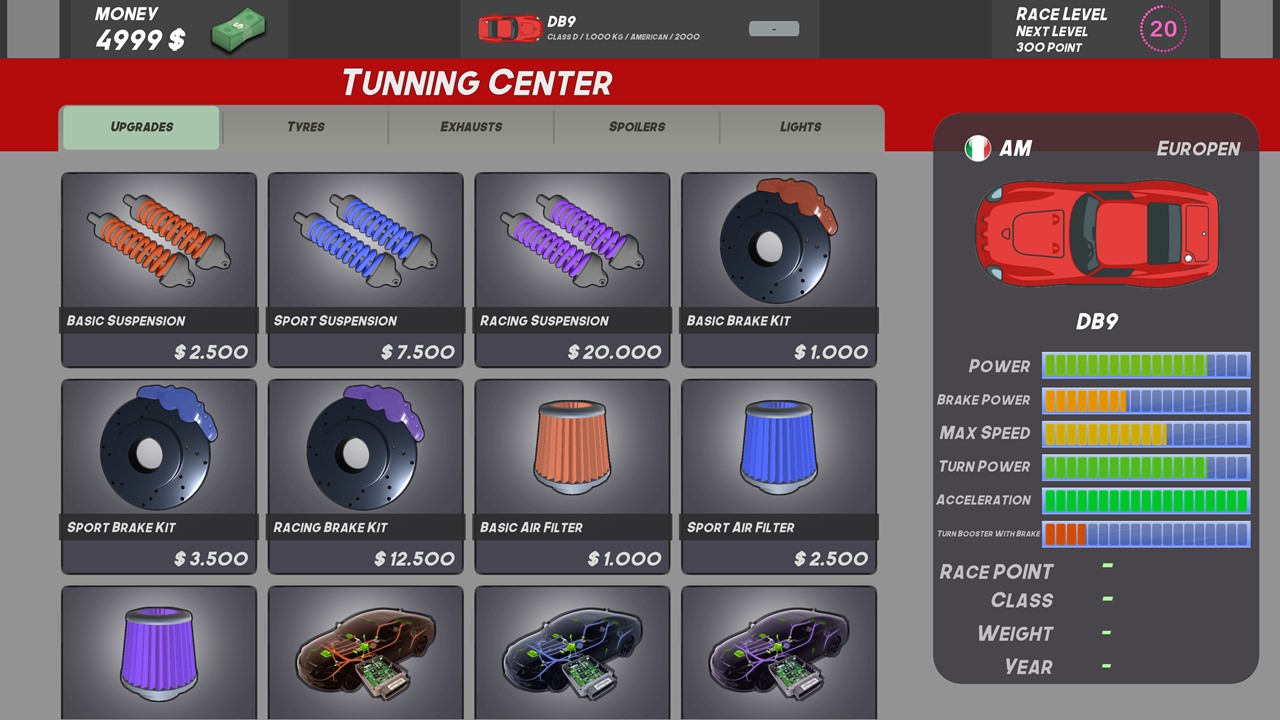Viewport: 1280px width, 720px height.
Task: Toggle the small switch beside DB9 info
Action: point(773,29)
